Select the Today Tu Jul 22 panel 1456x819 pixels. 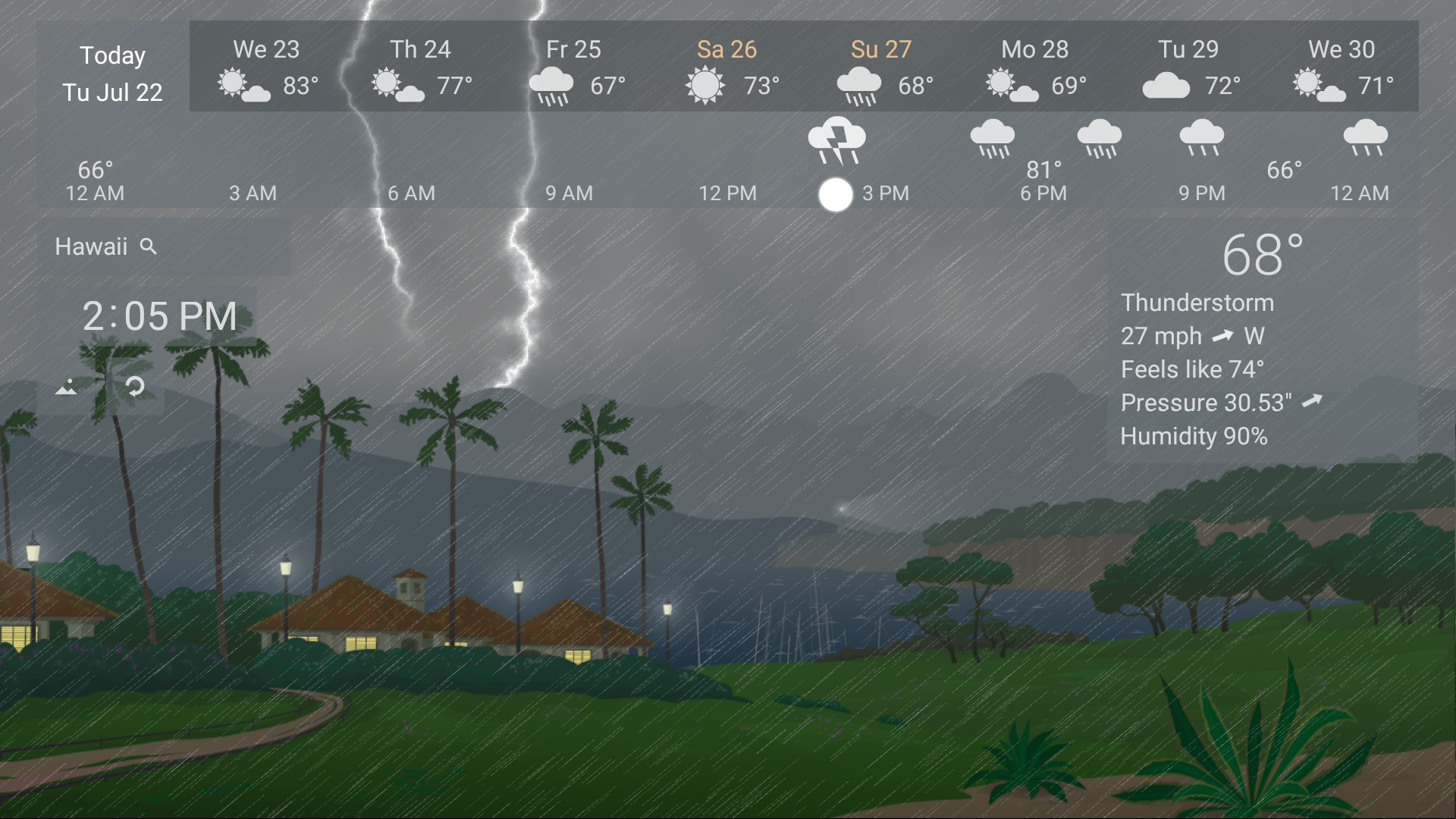112,74
